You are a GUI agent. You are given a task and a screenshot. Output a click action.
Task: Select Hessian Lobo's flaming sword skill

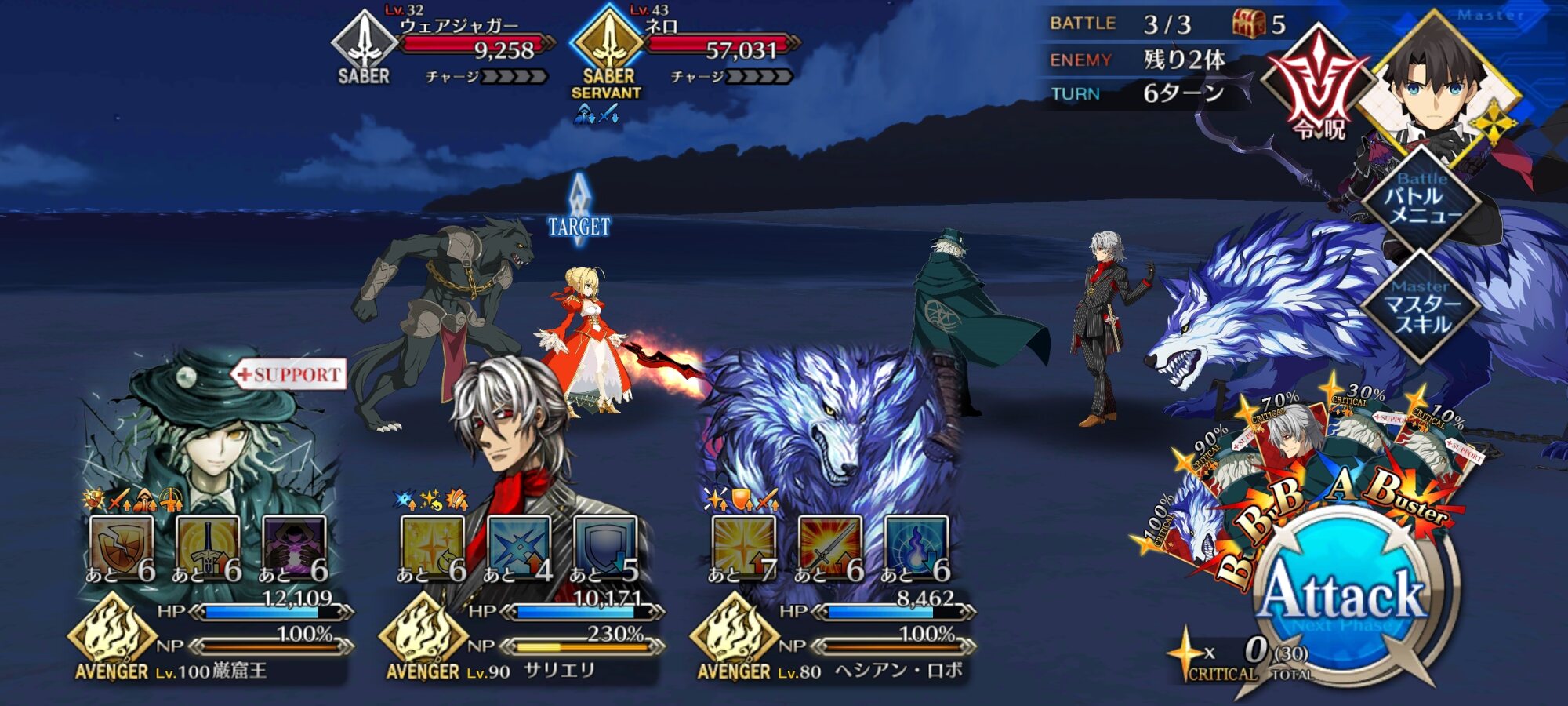829,545
